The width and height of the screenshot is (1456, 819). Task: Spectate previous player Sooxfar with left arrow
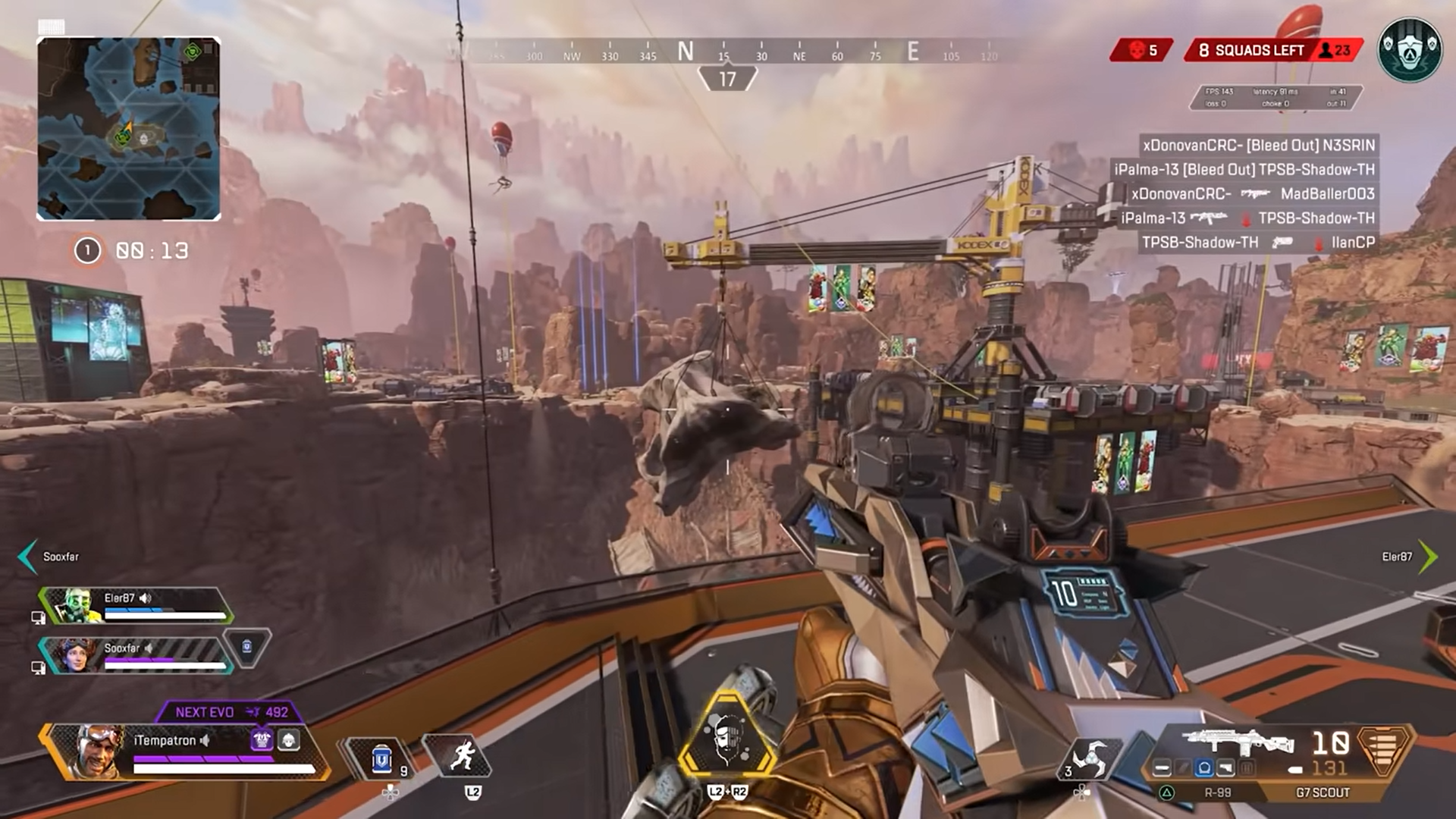pyautogui.click(x=27, y=557)
